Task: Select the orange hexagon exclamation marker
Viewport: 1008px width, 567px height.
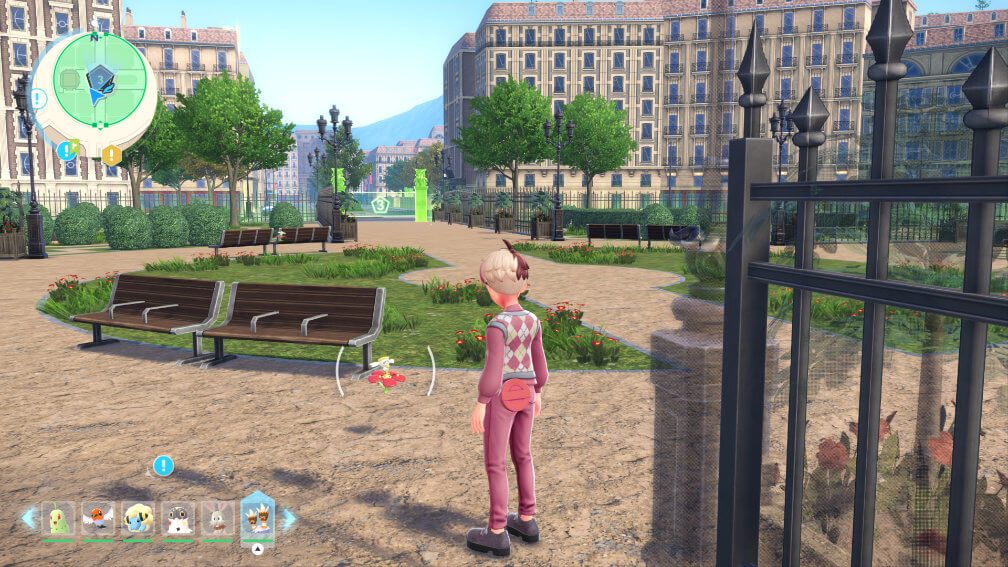Action: 111,155
